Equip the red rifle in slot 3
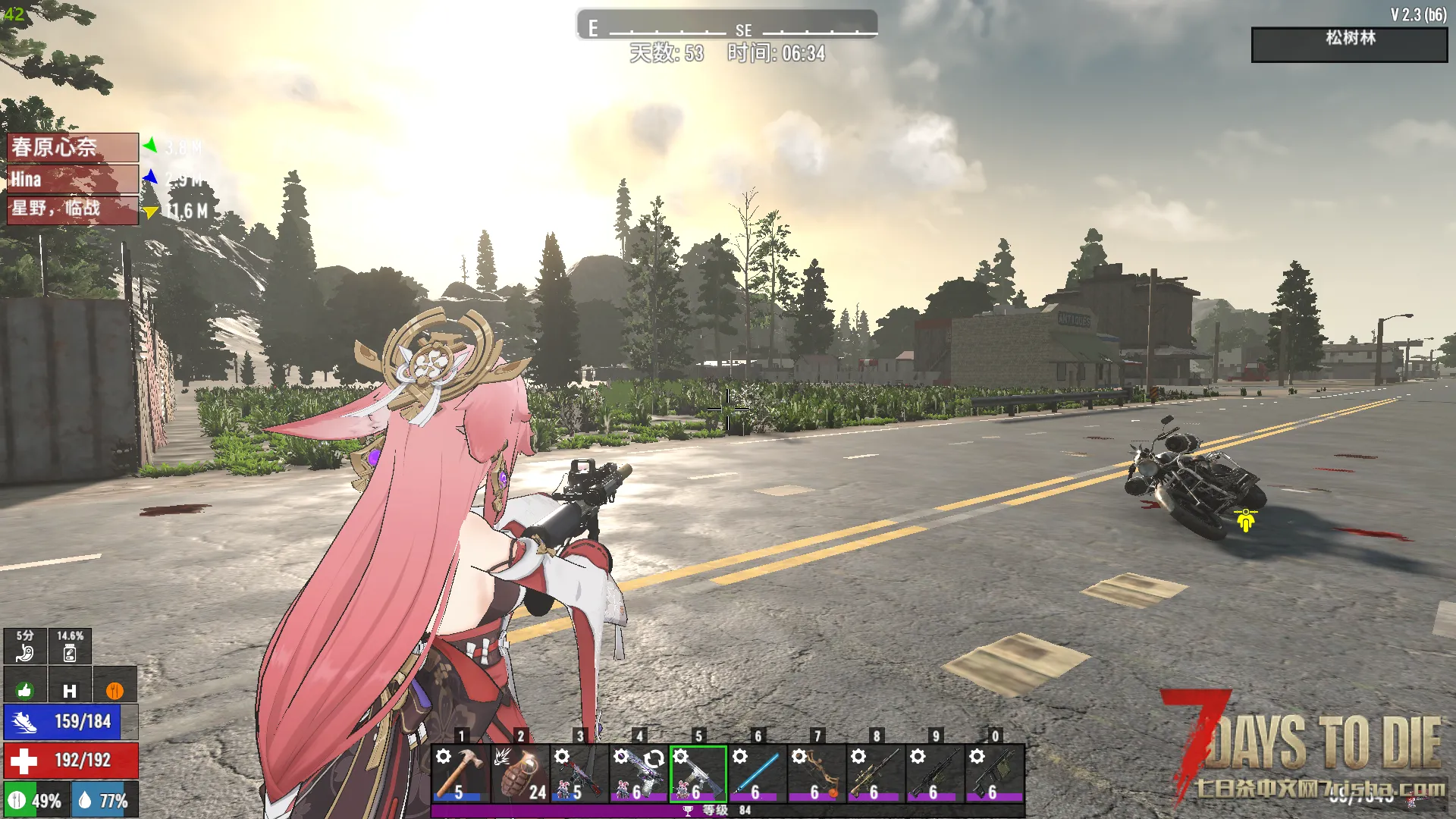This screenshot has width=1456, height=819. coord(579,773)
